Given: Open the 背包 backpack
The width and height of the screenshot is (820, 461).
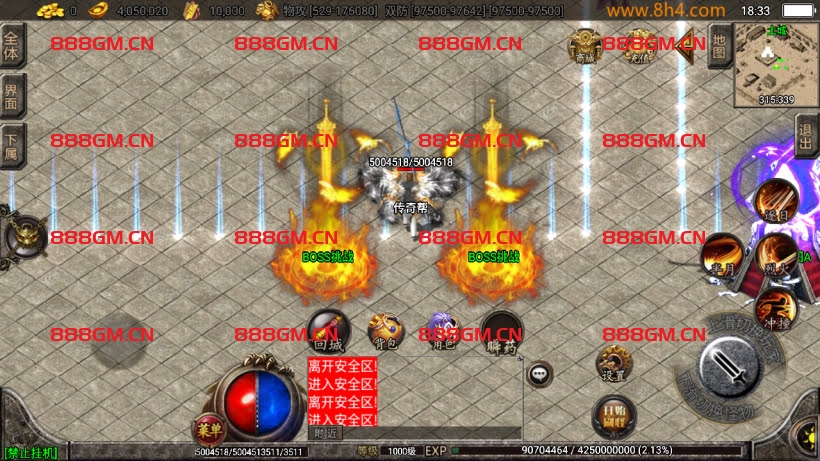Looking at the screenshot, I should [385, 330].
